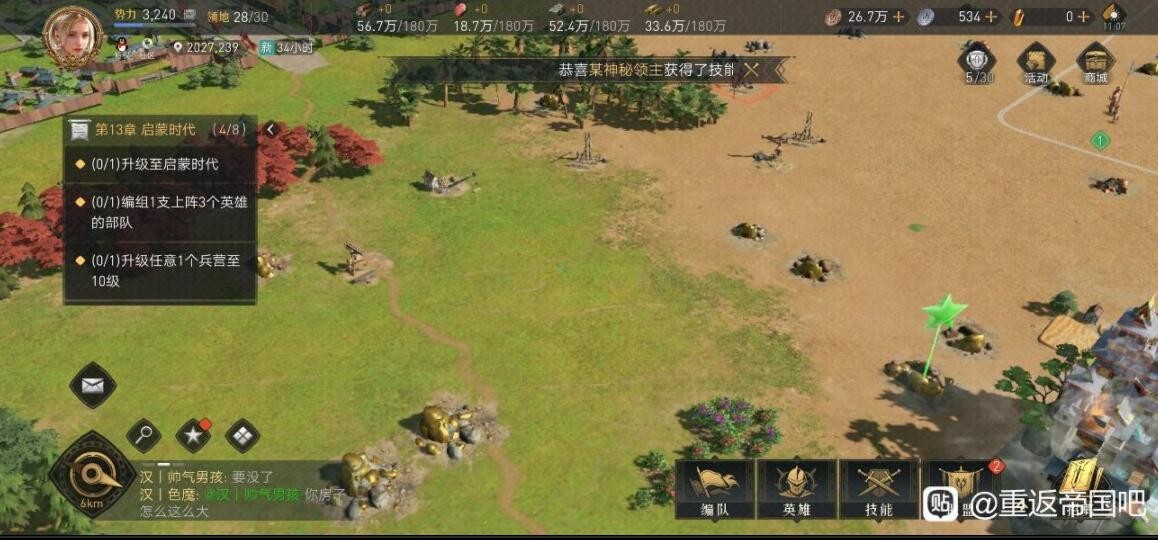The image size is (1158, 540).
Task: Select the 升级任意1个兵营至10级 quest objective
Action: coord(160,270)
